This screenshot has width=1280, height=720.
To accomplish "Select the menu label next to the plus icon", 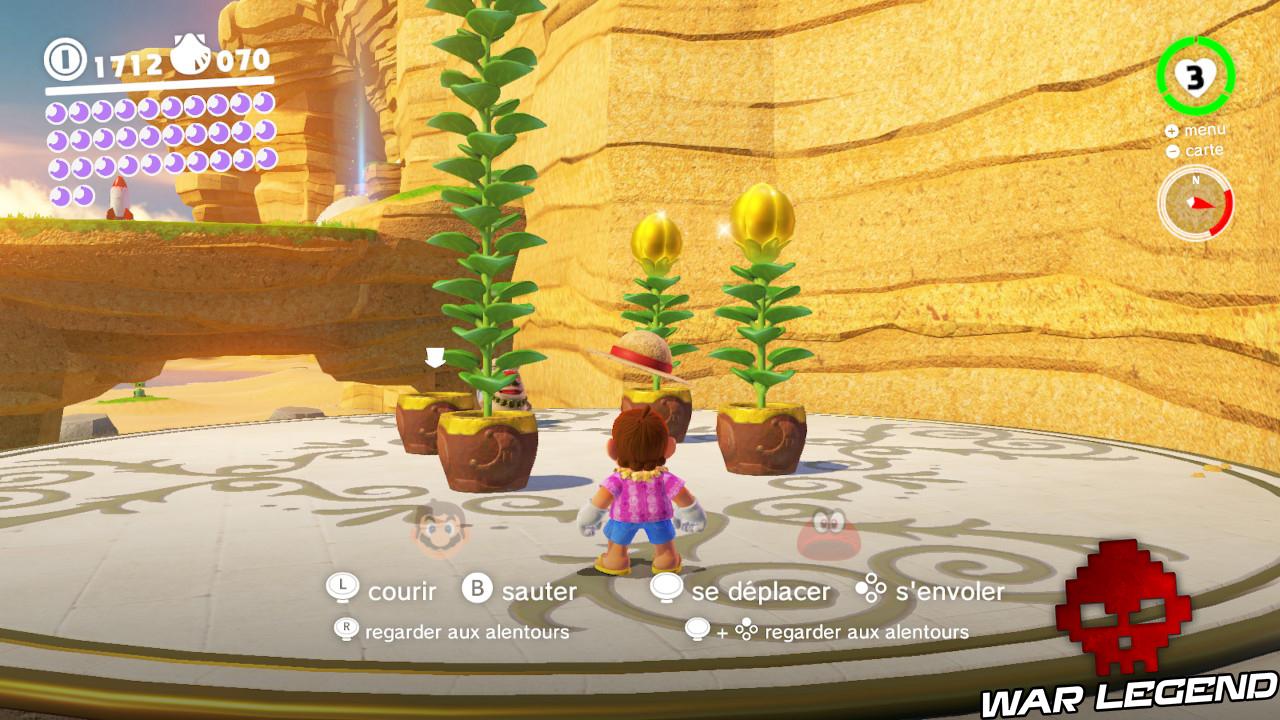I will (x=1206, y=130).
